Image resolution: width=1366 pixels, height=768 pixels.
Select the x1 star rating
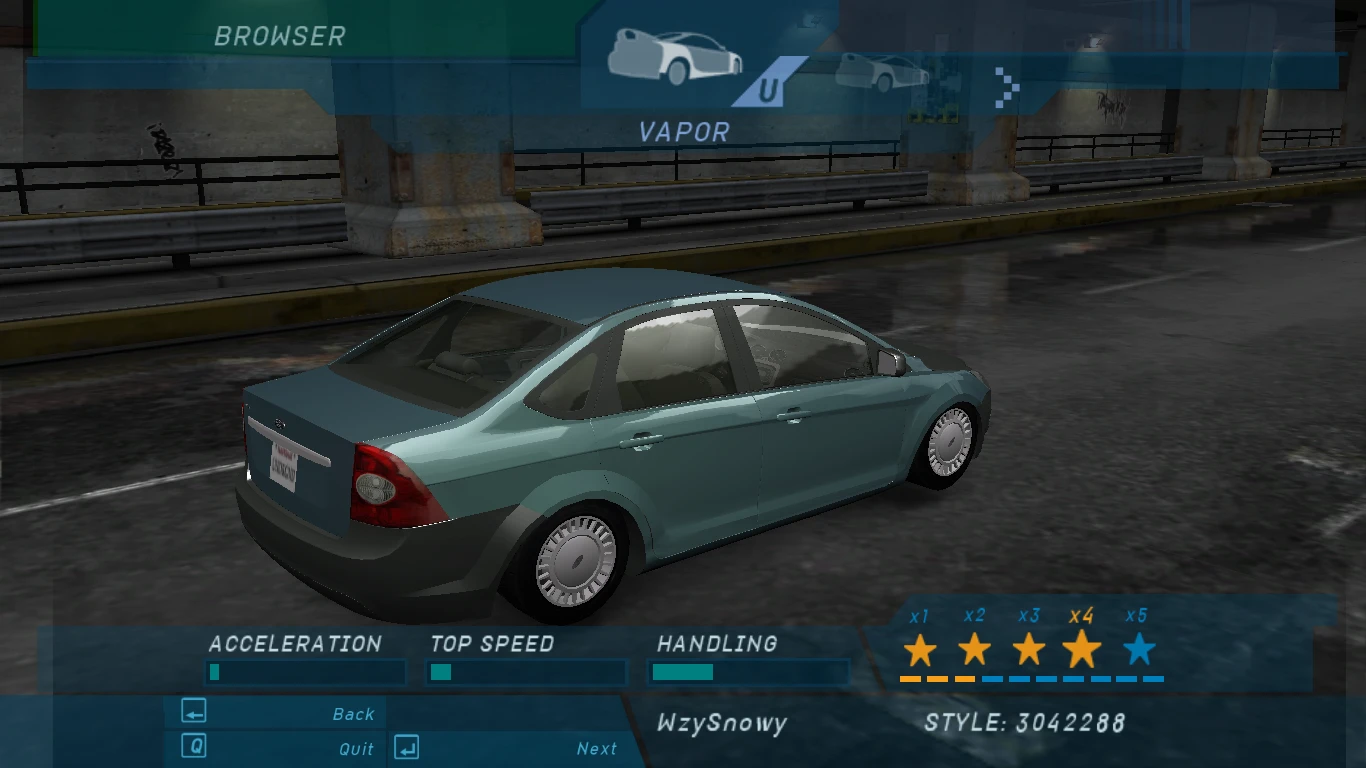click(921, 651)
